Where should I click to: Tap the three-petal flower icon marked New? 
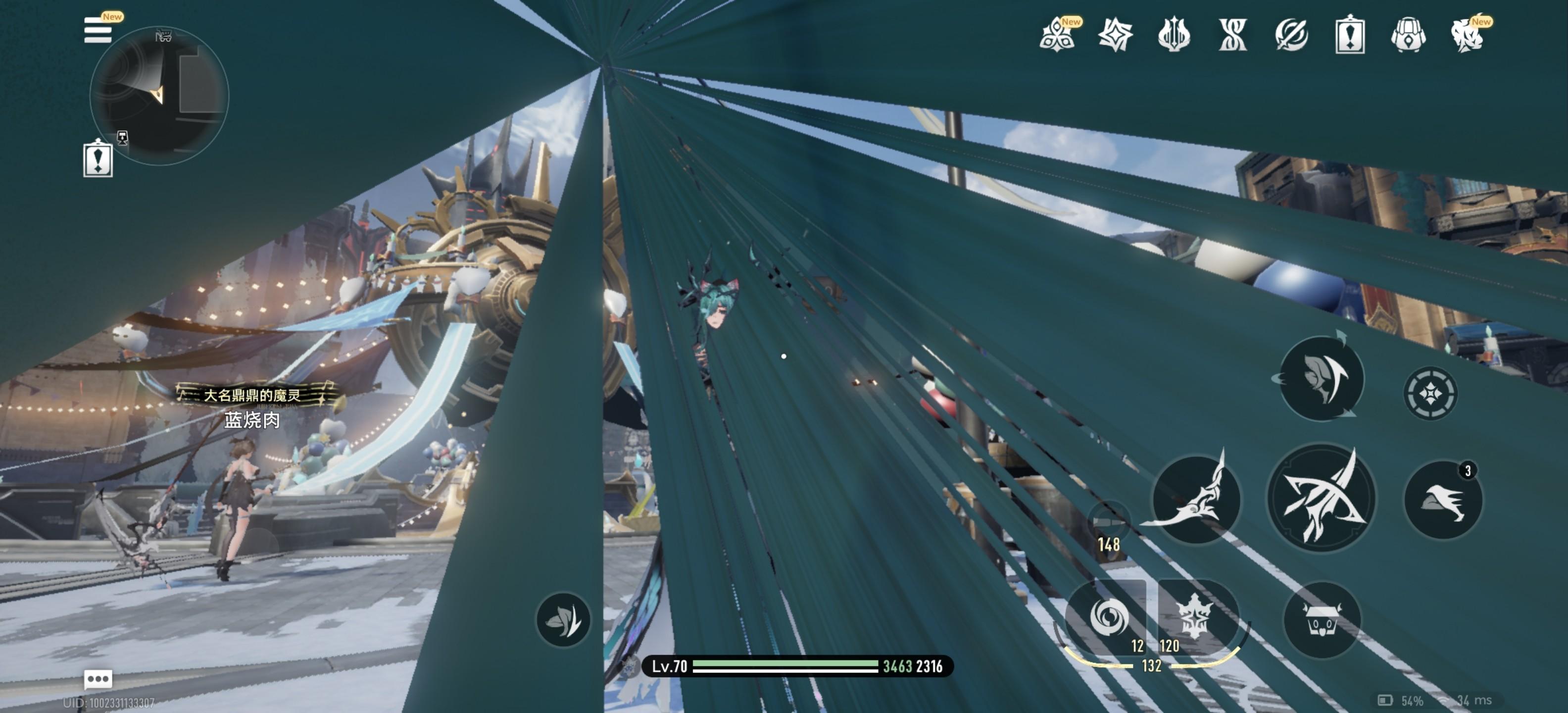coord(1058,35)
